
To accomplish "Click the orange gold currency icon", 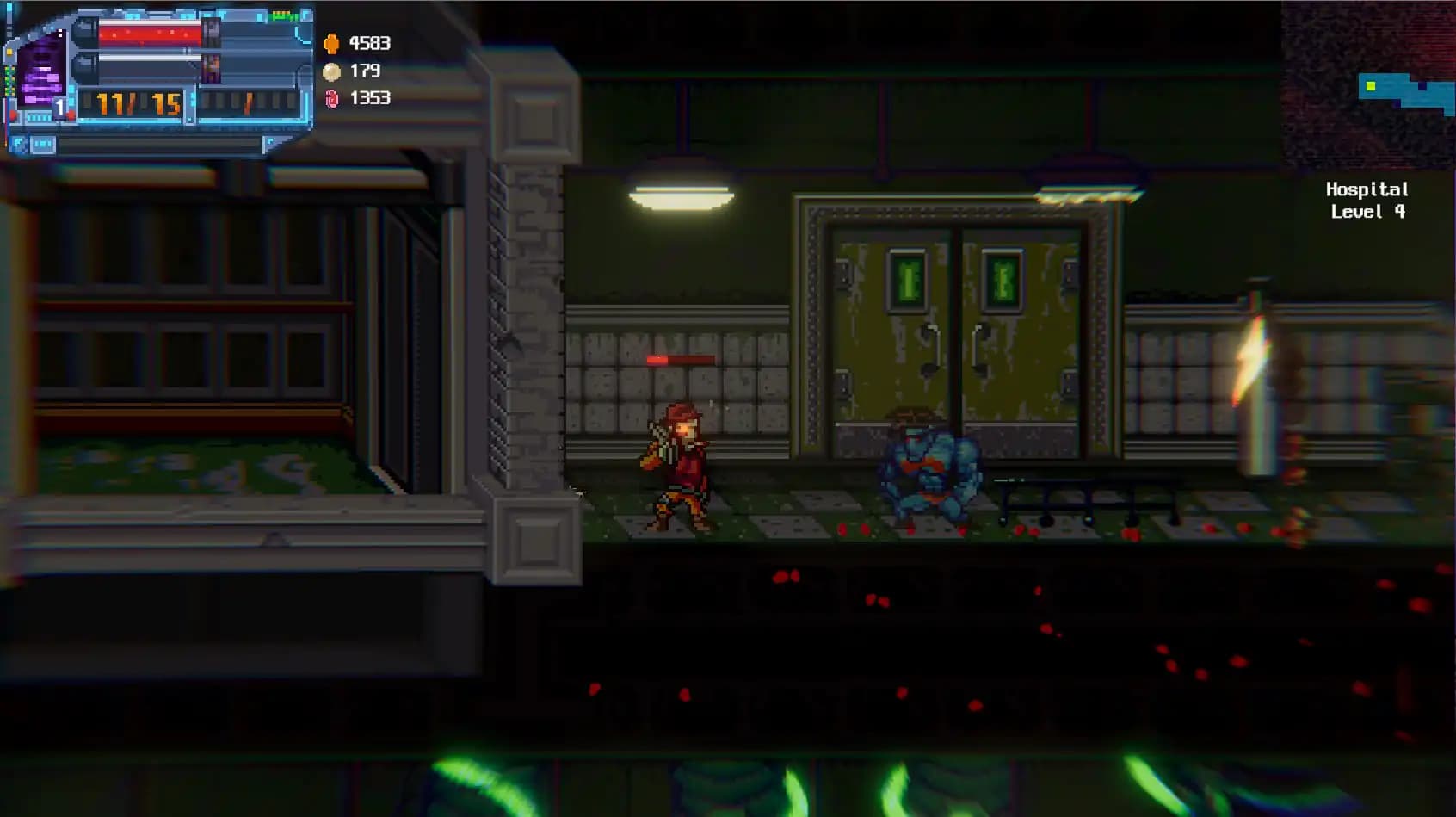I will click(x=332, y=45).
